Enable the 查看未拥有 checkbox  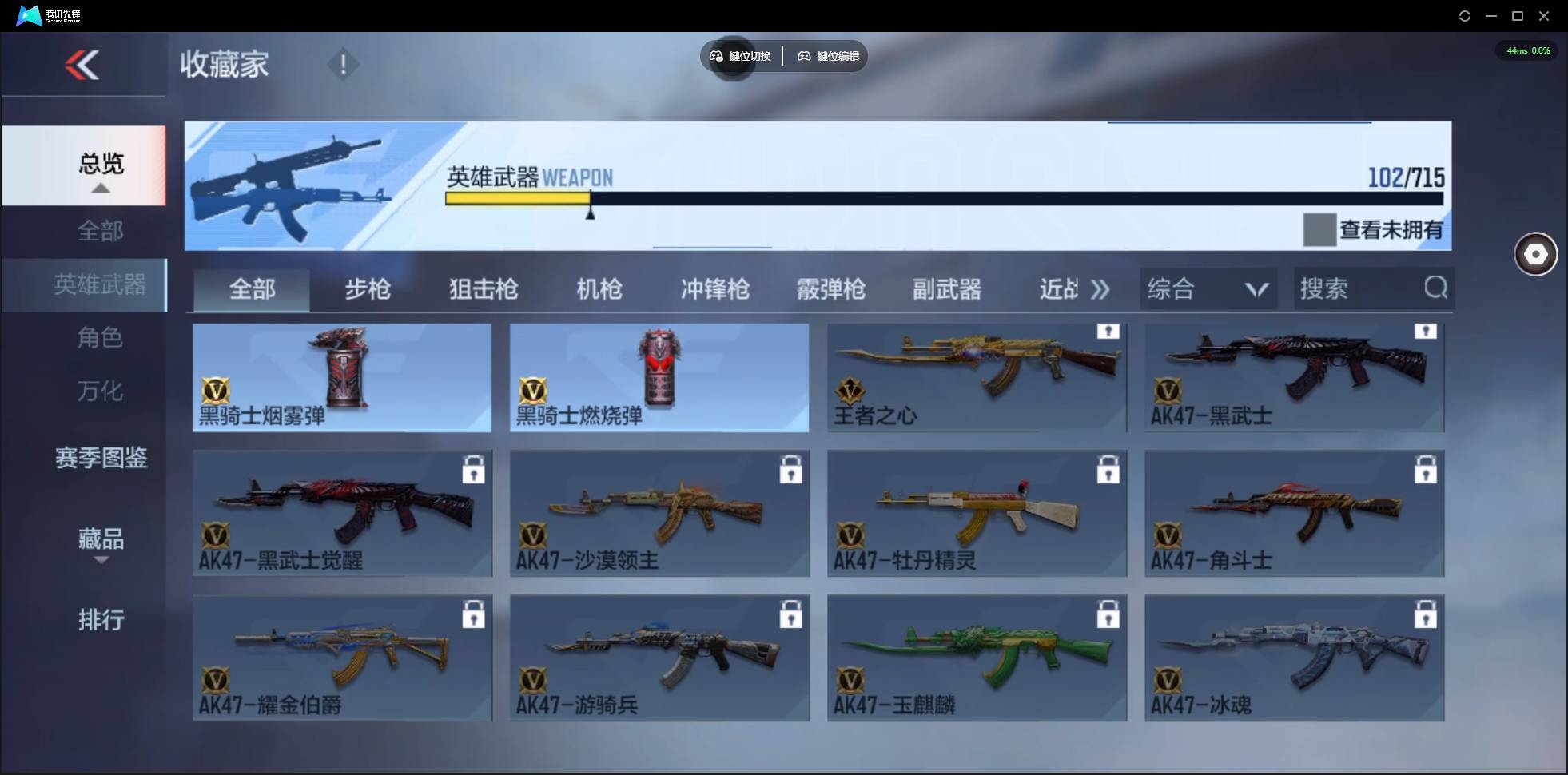click(x=1319, y=230)
